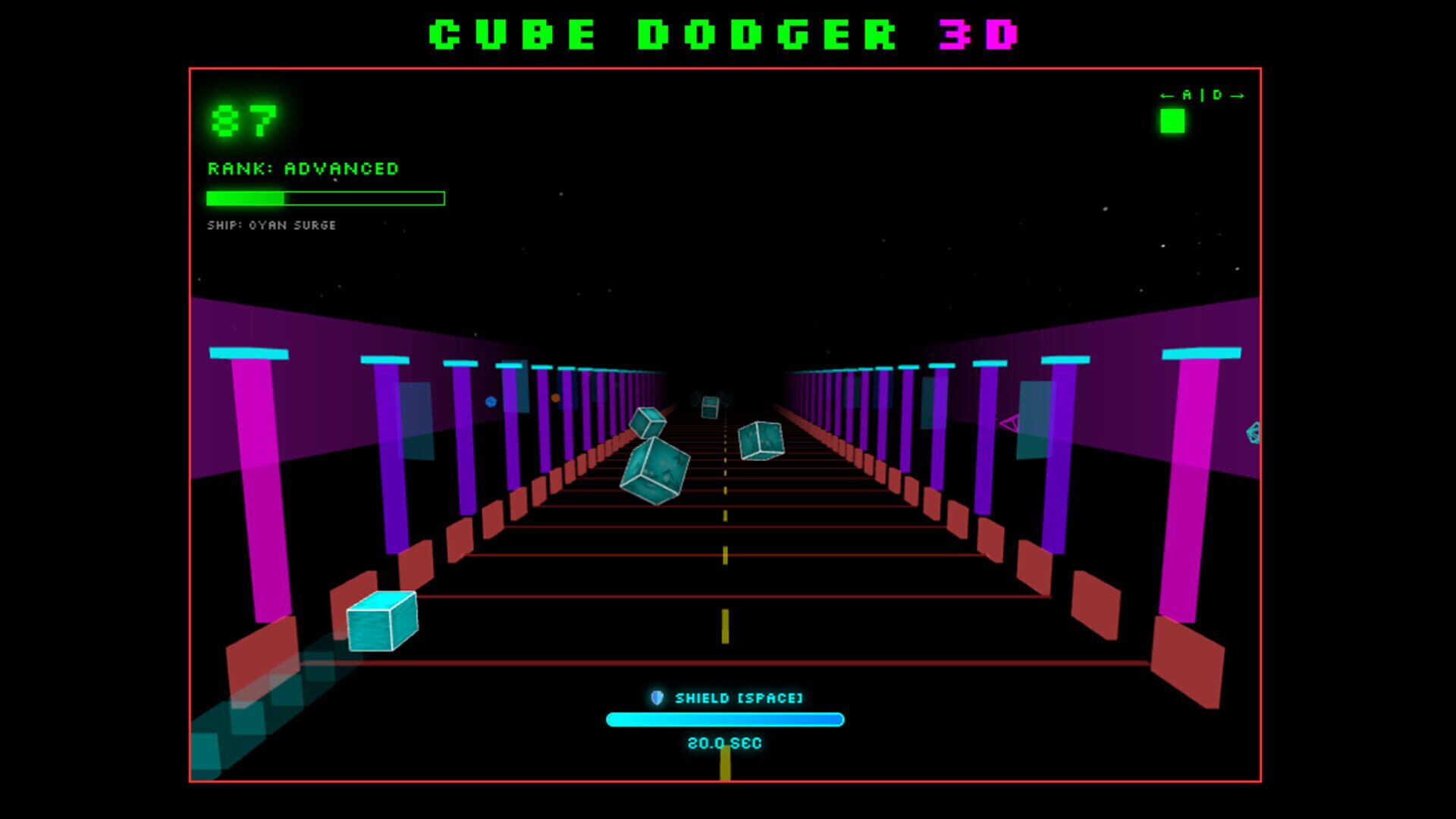Viewport: 1456px width, 819px height.
Task: Click the right arrow beside the D key hint
Action: point(1236,95)
